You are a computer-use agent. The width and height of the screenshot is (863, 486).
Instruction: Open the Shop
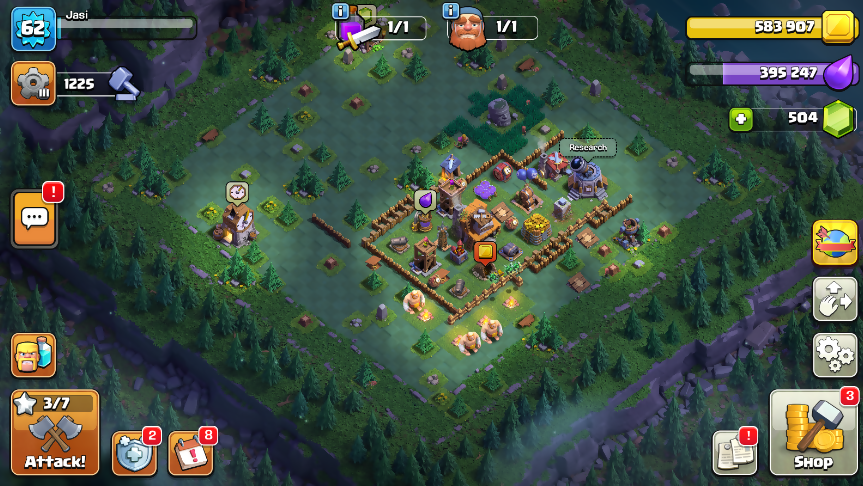pos(813,434)
